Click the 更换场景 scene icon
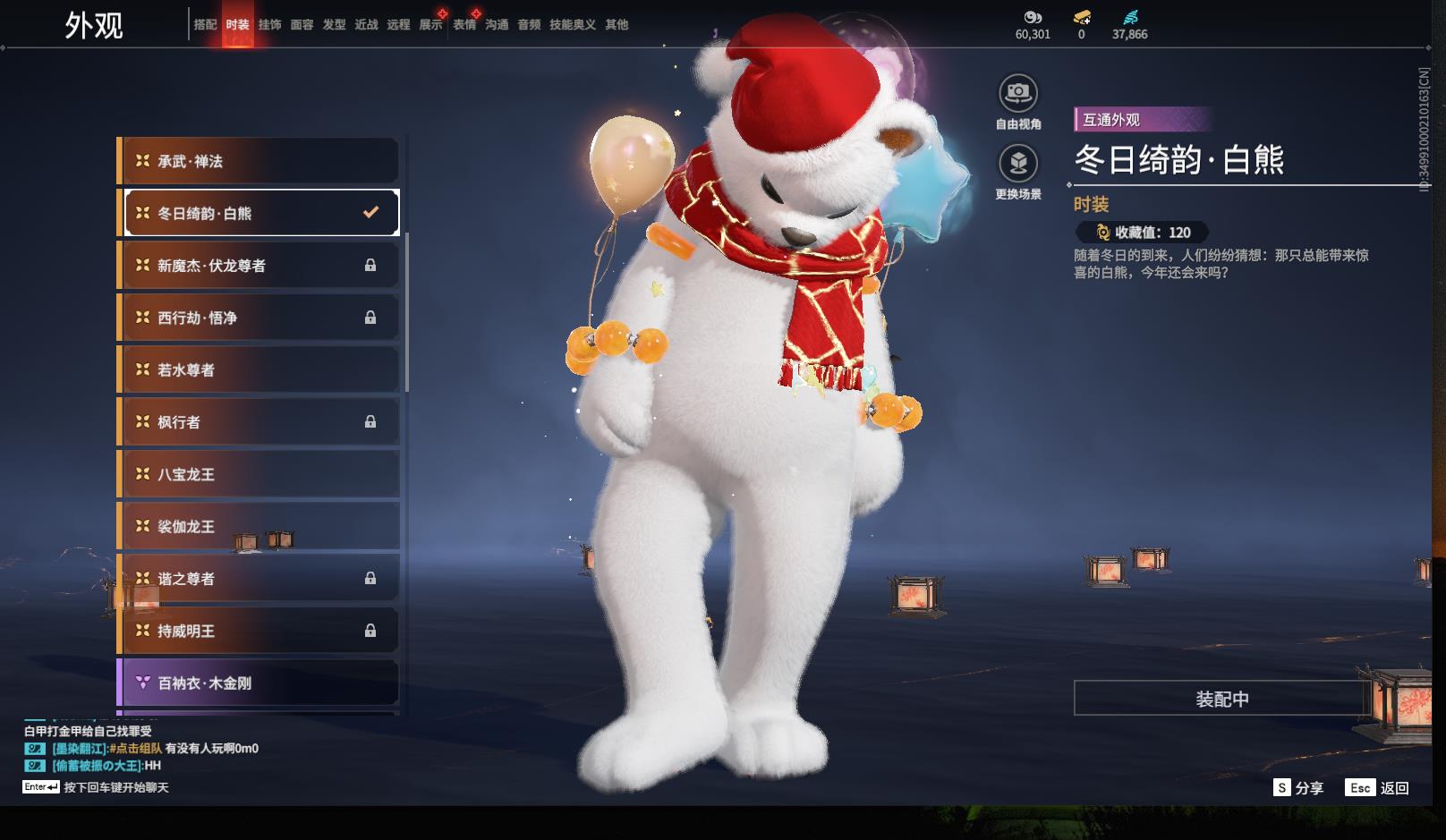 coord(1017,164)
